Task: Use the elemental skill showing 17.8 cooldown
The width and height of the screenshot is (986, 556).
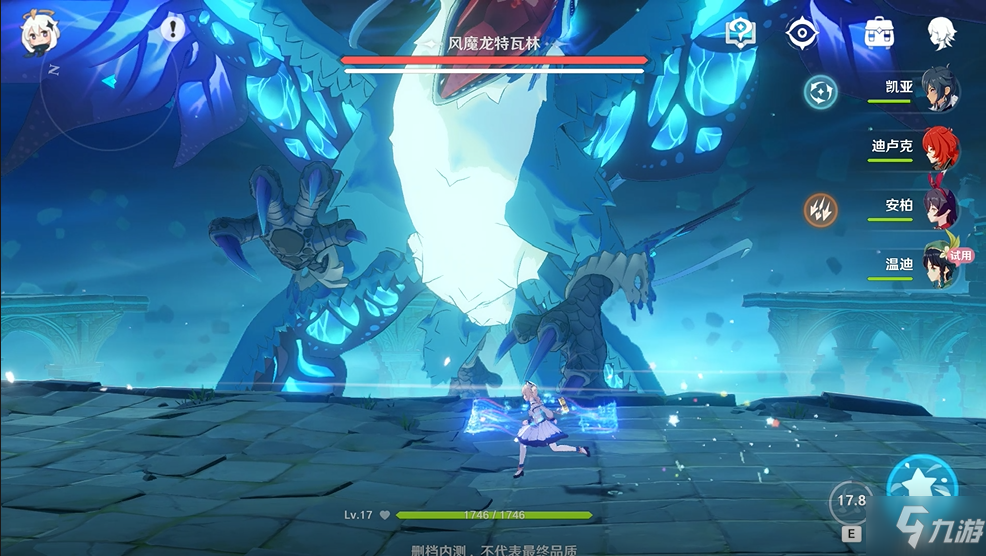Action: [x=851, y=501]
